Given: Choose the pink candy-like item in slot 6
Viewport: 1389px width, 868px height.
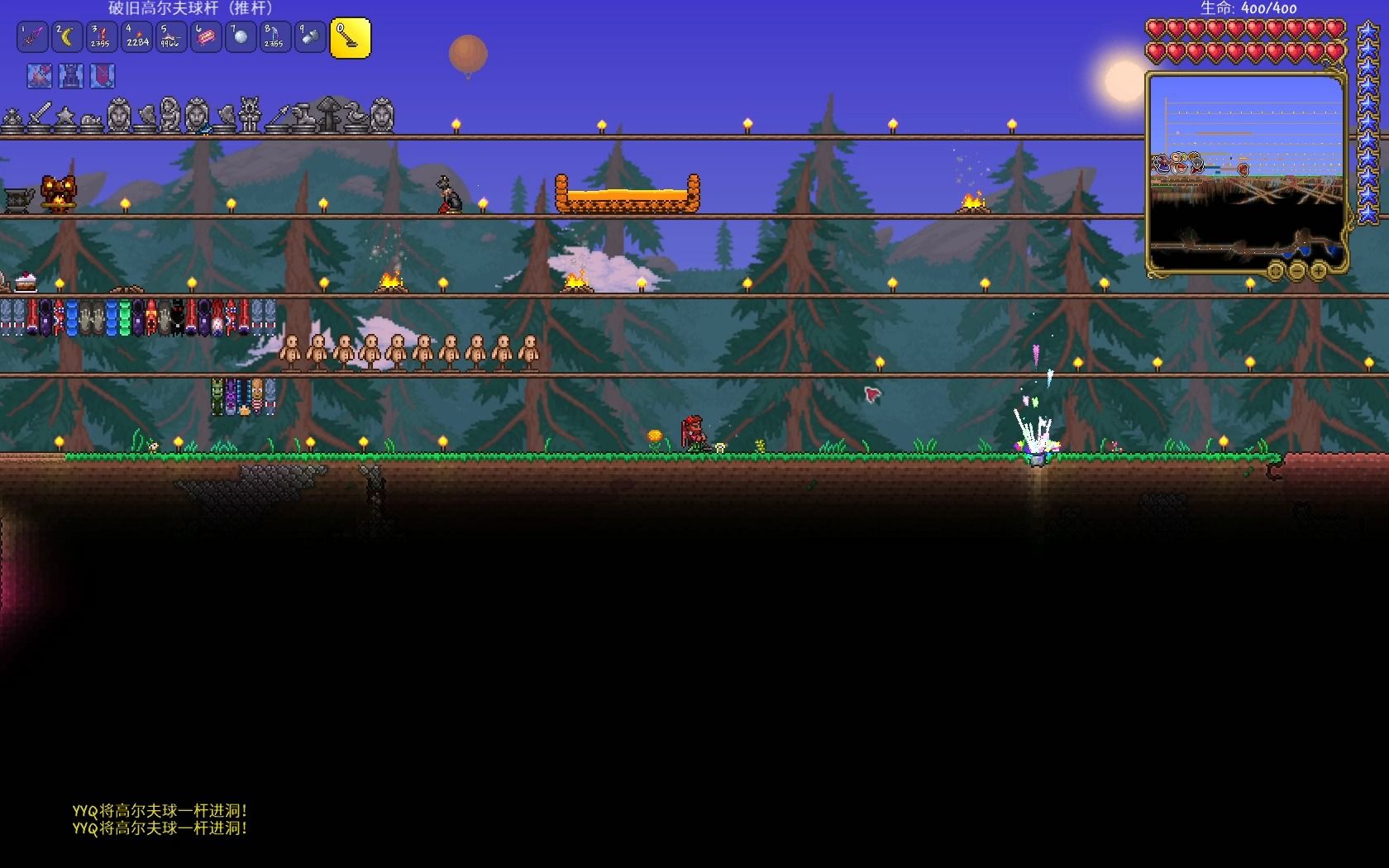Looking at the screenshot, I should (x=206, y=38).
